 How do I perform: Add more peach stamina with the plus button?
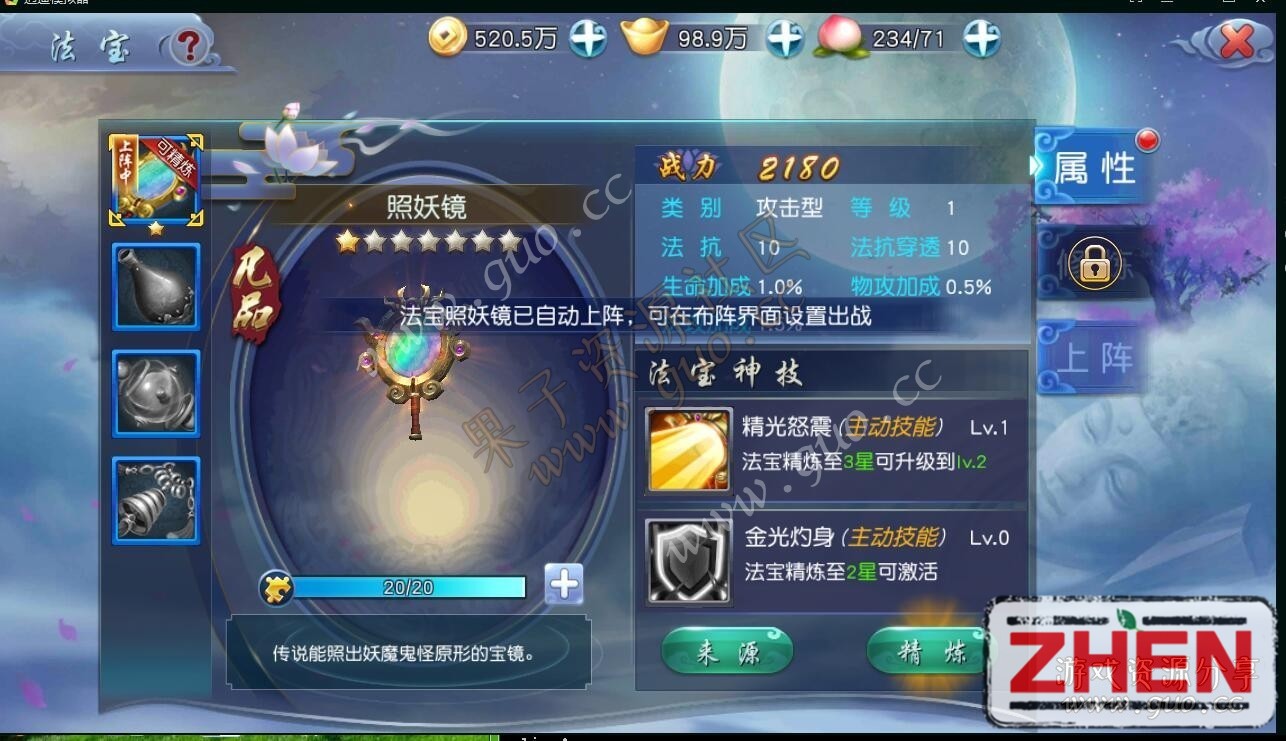(982, 39)
